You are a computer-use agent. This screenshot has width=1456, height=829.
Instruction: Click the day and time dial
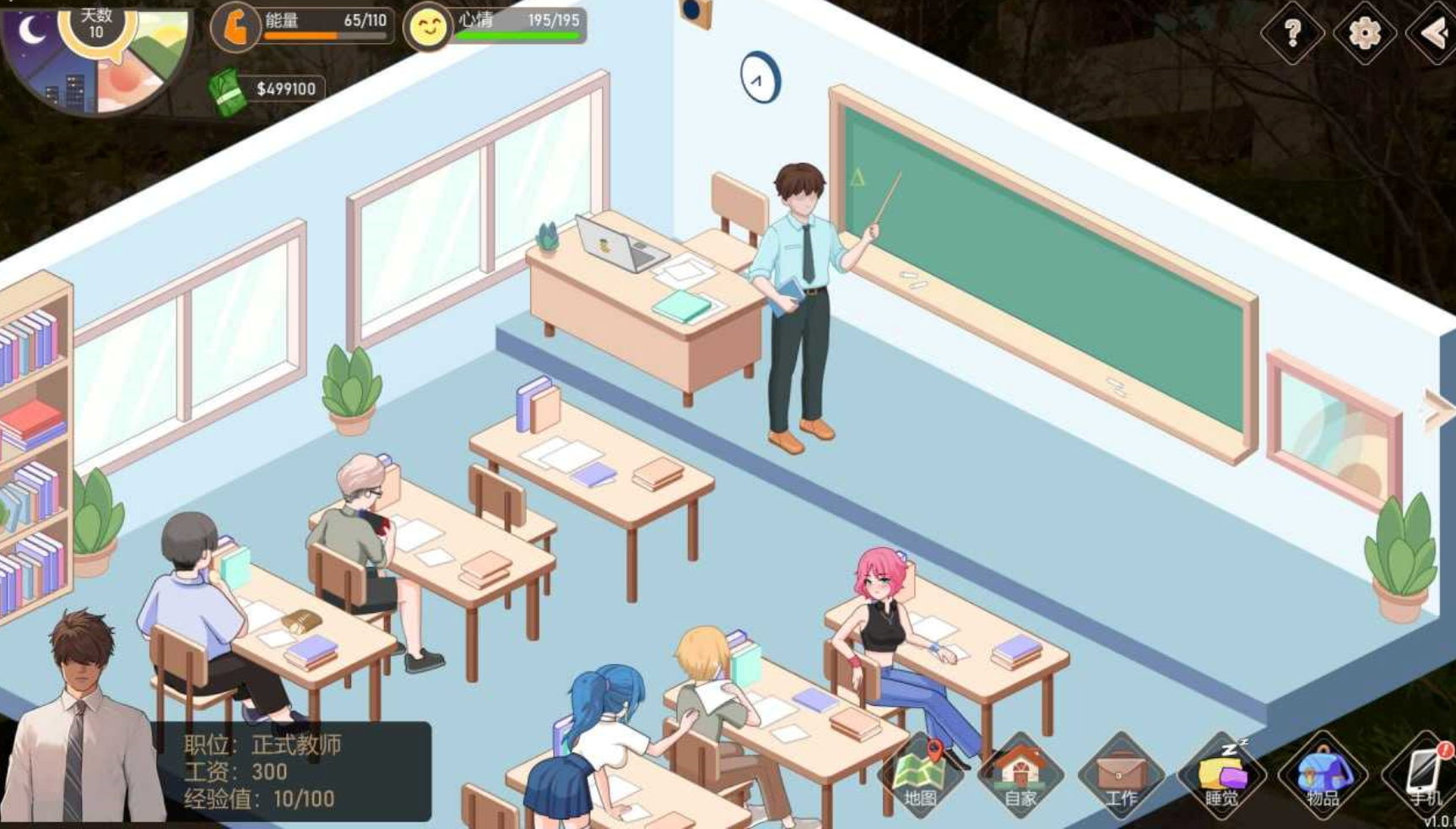[95, 55]
